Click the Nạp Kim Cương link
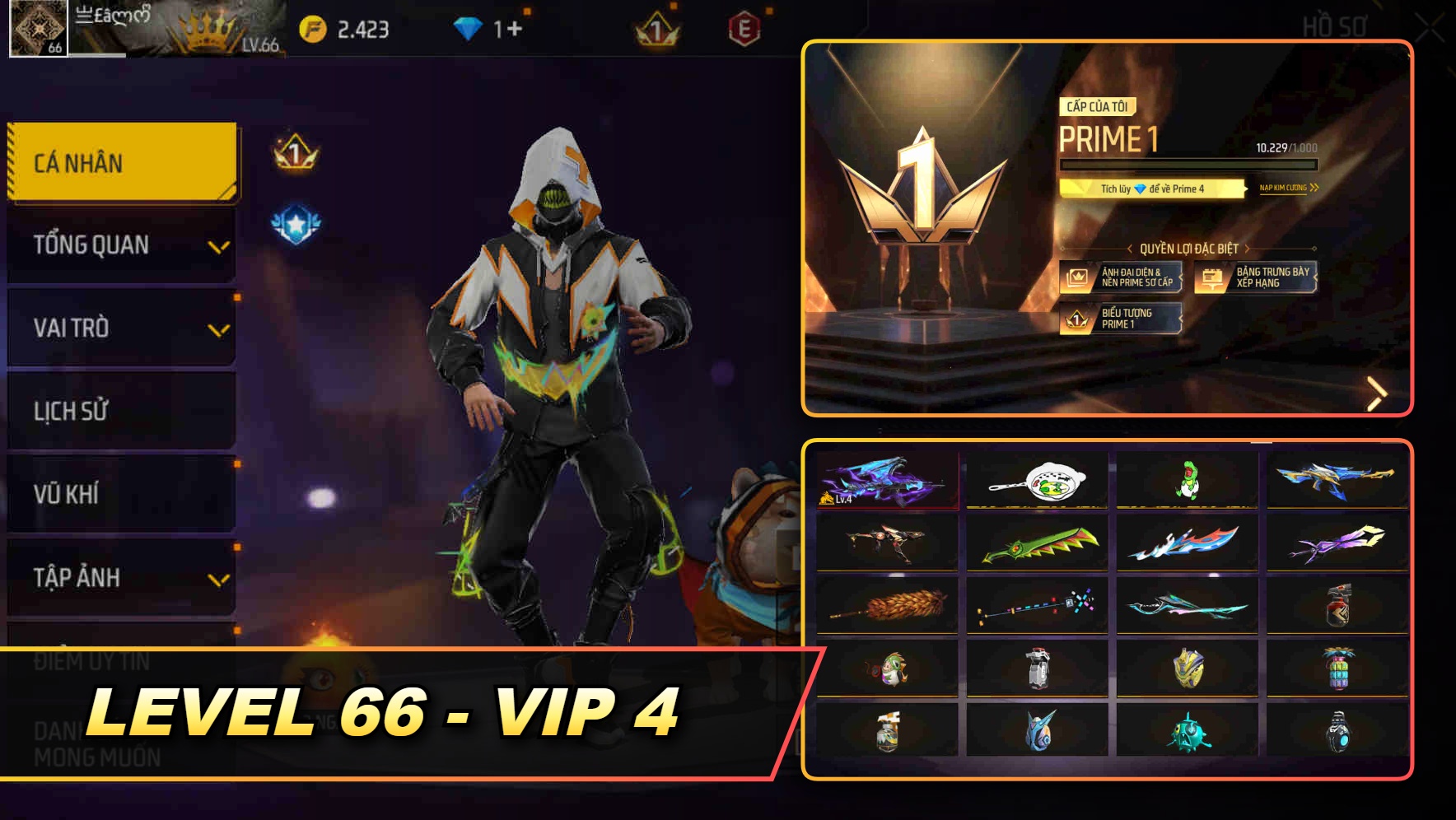Screen dimensions: 1456x820 1288,189
